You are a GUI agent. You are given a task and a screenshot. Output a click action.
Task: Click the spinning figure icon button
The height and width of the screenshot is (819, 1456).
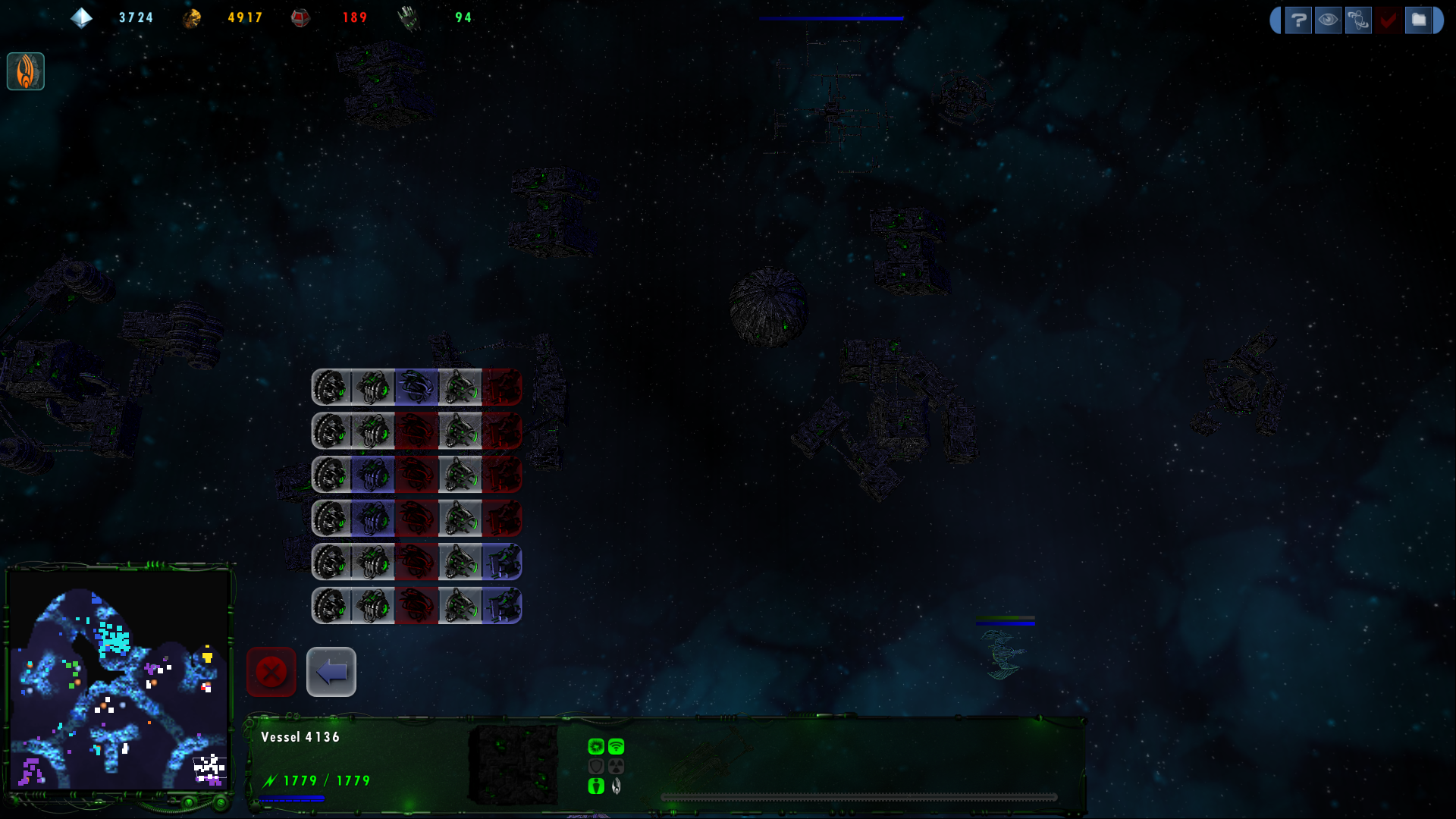tap(1358, 20)
